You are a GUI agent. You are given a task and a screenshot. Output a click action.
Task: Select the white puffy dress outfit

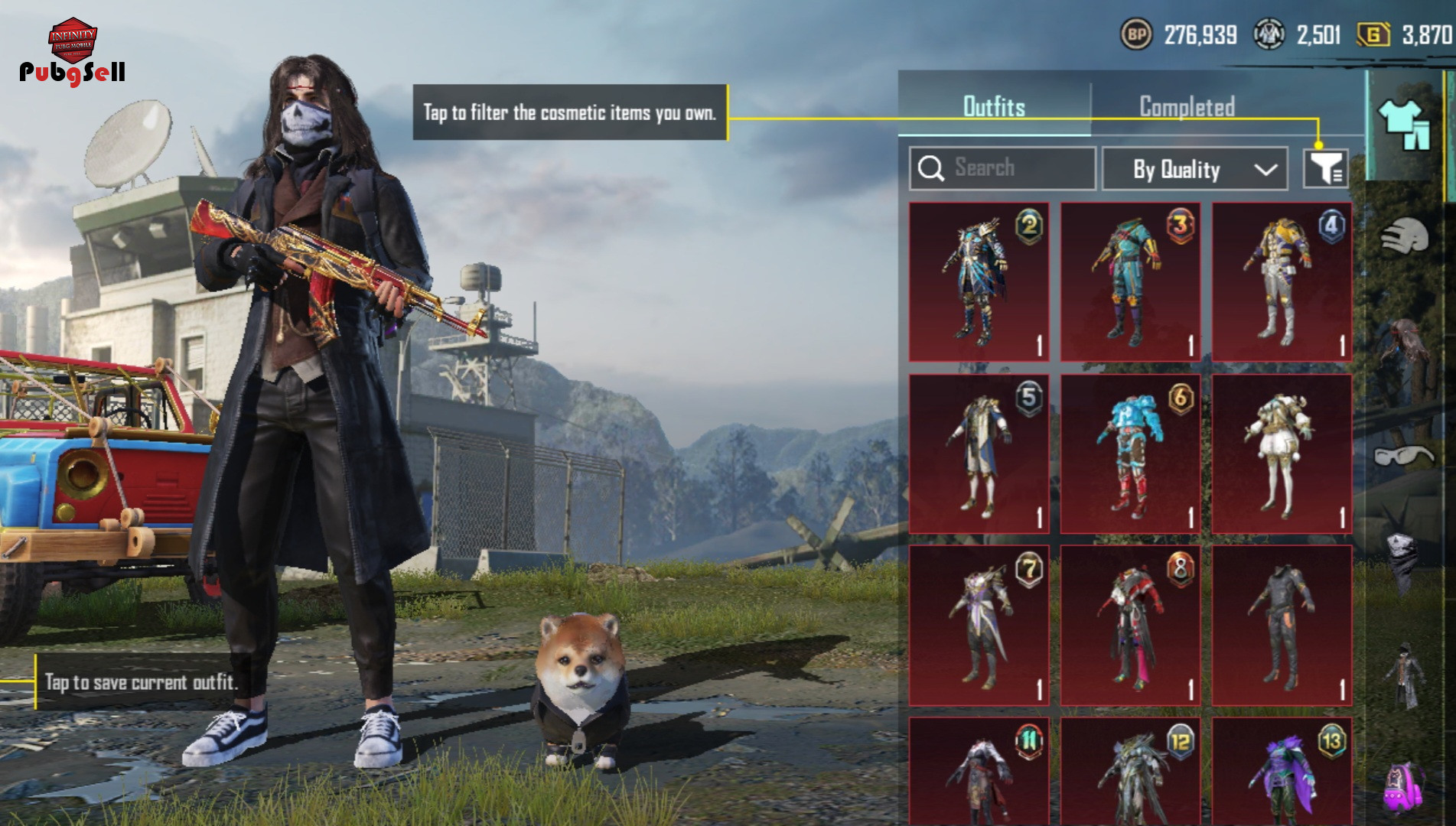point(1282,454)
